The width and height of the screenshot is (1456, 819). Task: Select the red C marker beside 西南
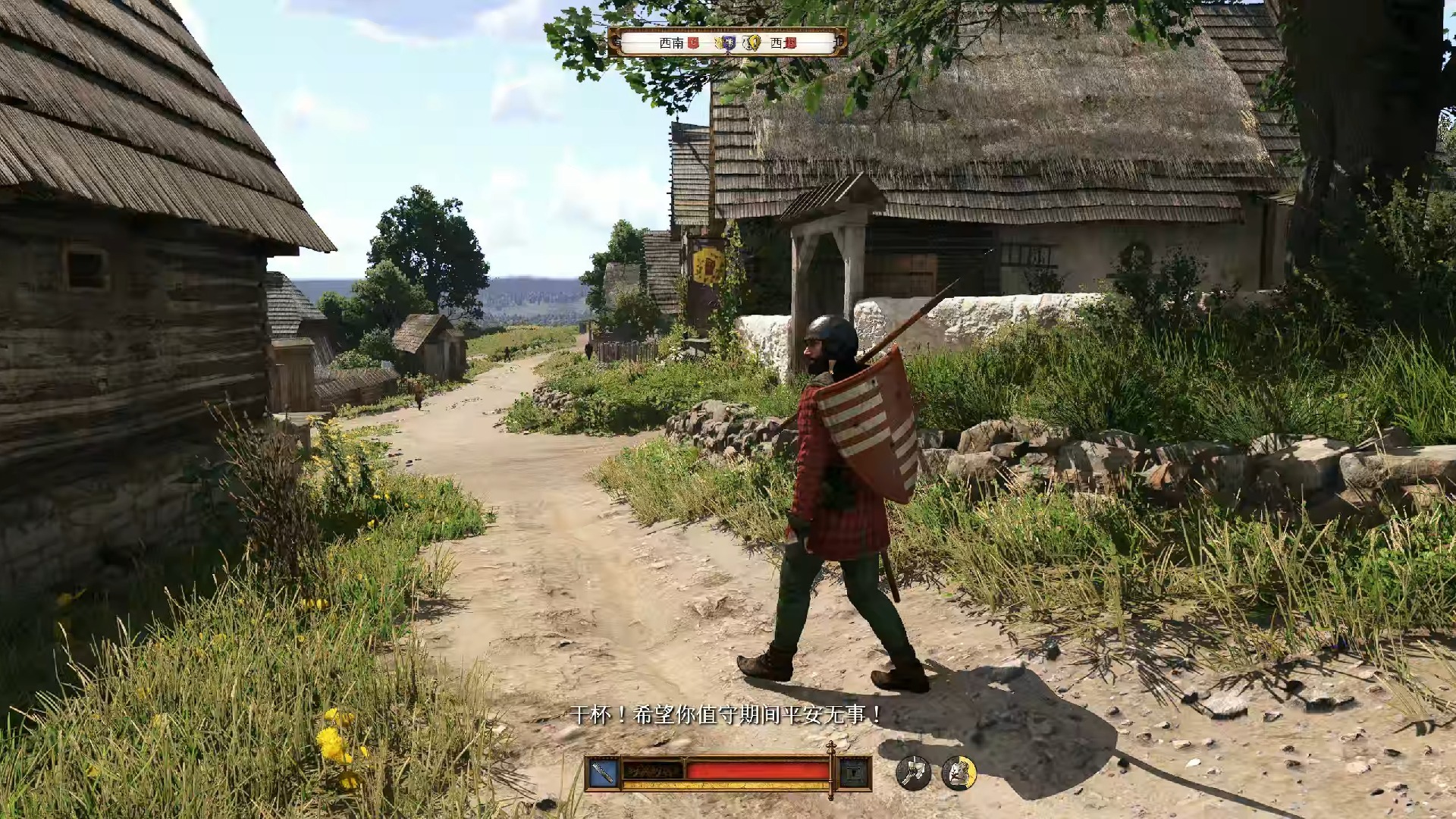click(693, 43)
